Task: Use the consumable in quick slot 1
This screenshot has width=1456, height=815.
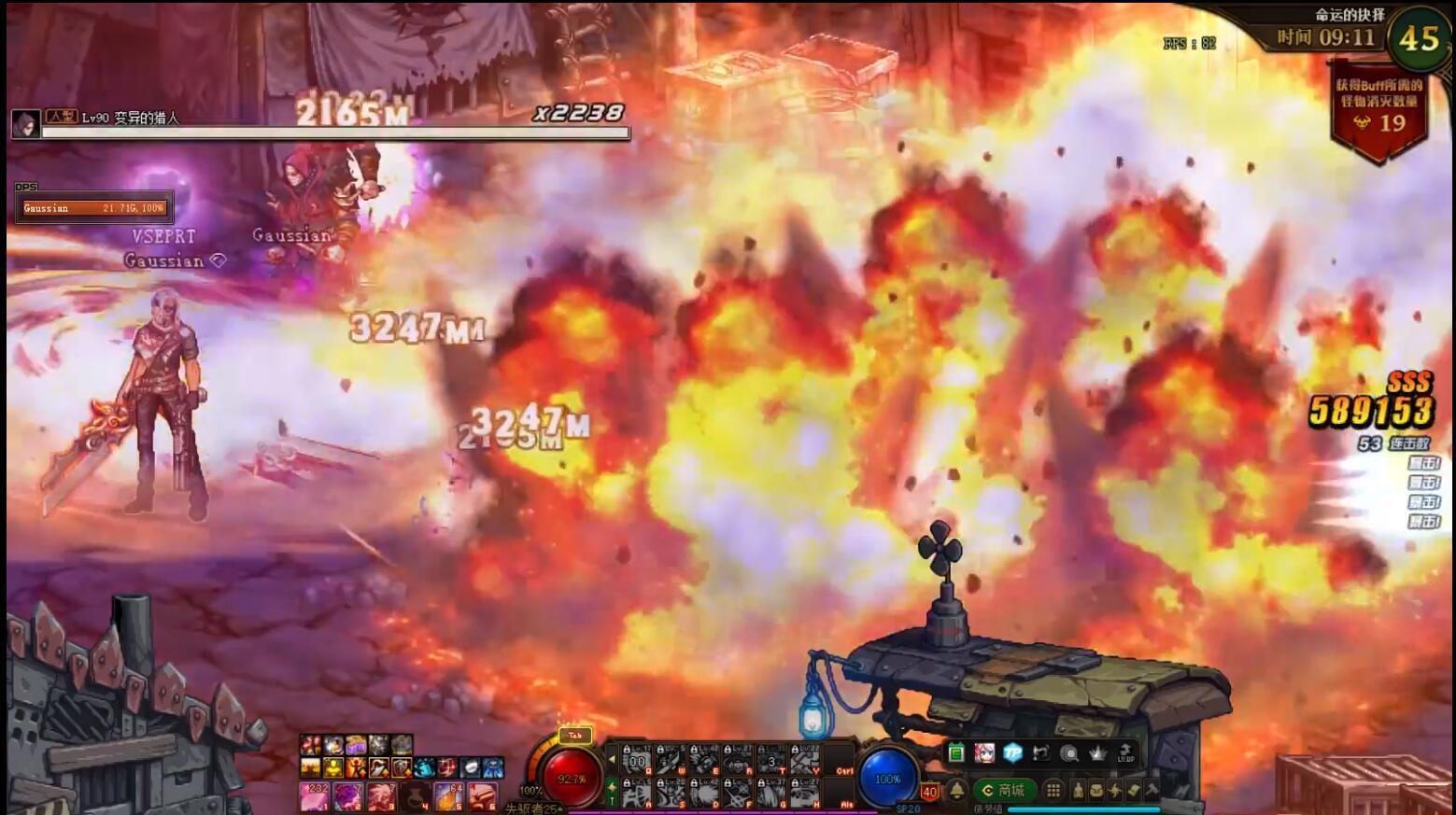Action: pos(314,795)
